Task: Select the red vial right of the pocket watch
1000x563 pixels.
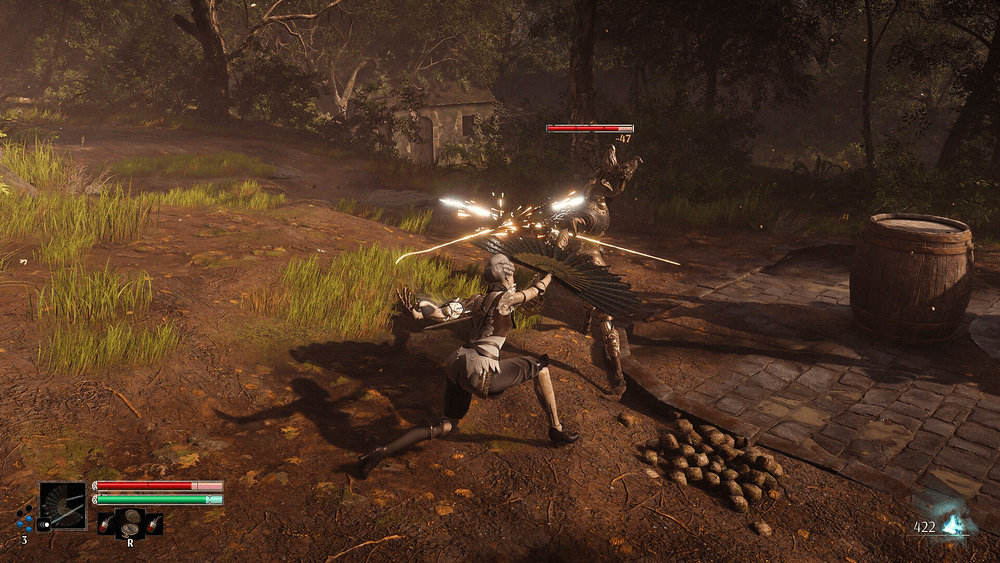Action: tap(153, 523)
